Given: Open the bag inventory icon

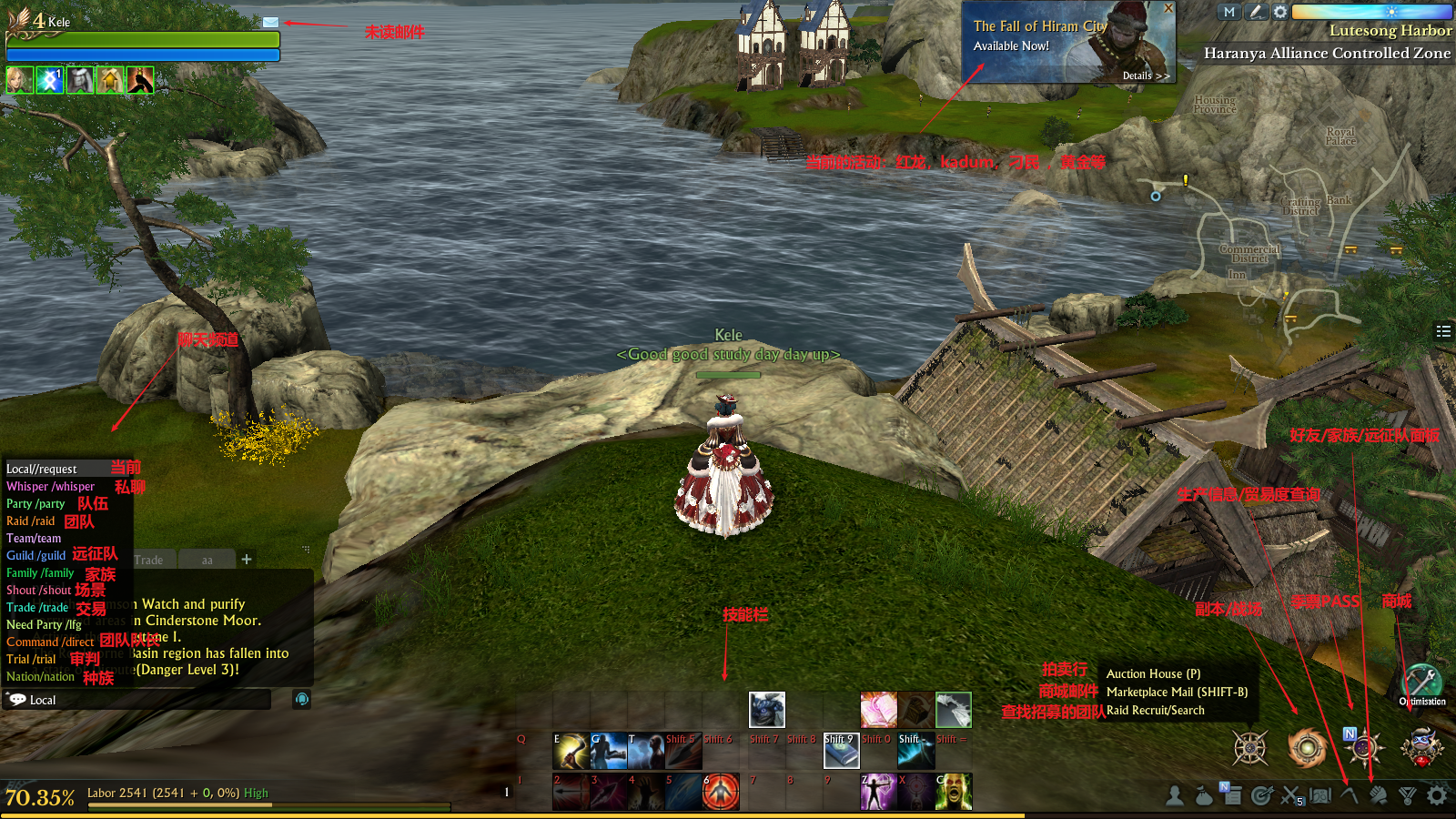Looking at the screenshot, I should [1204, 796].
